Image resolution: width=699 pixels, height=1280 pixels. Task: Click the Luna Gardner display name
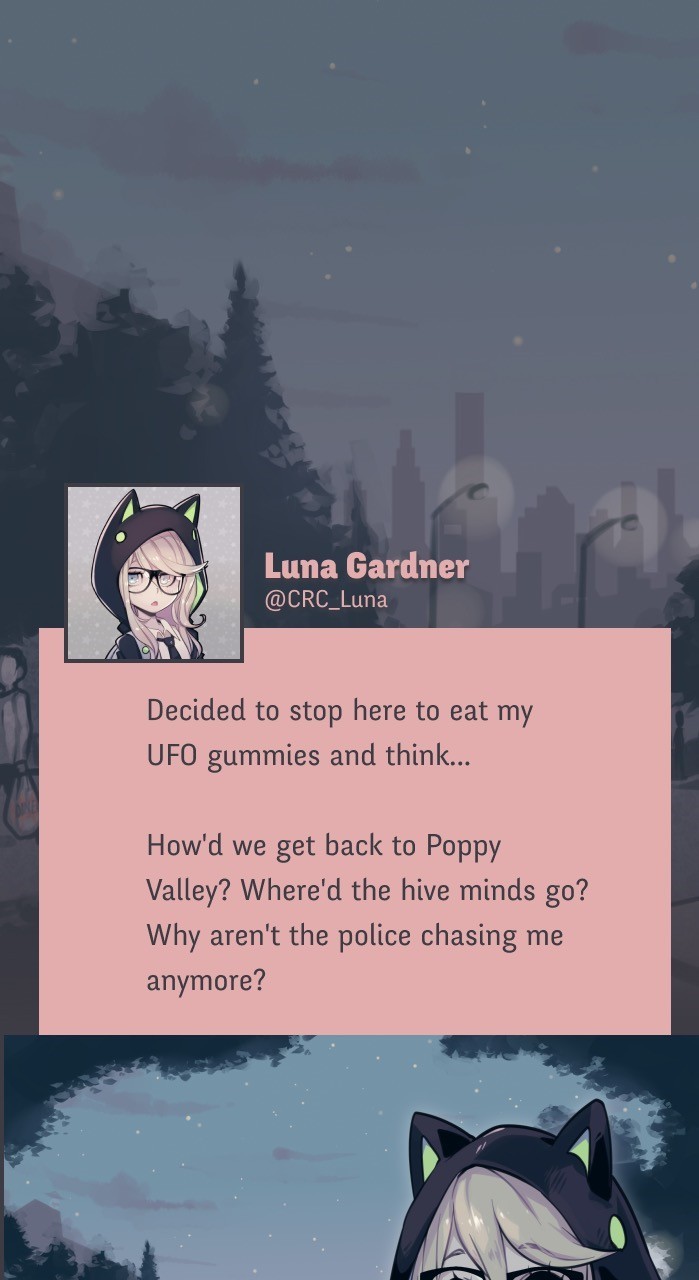point(366,566)
